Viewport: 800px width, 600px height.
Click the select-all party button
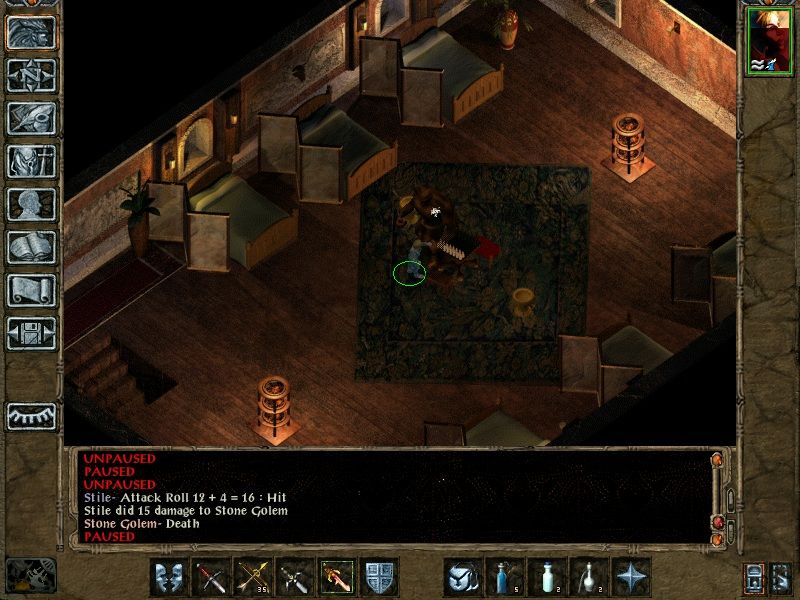(755, 577)
